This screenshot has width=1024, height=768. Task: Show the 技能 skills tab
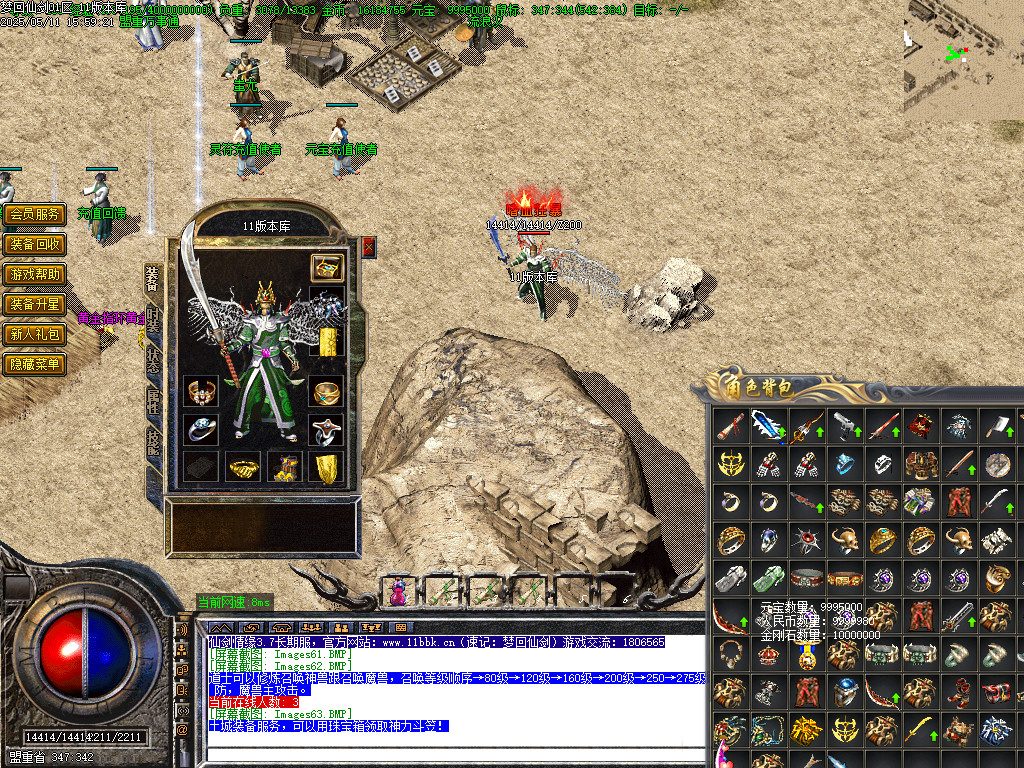coord(153,440)
